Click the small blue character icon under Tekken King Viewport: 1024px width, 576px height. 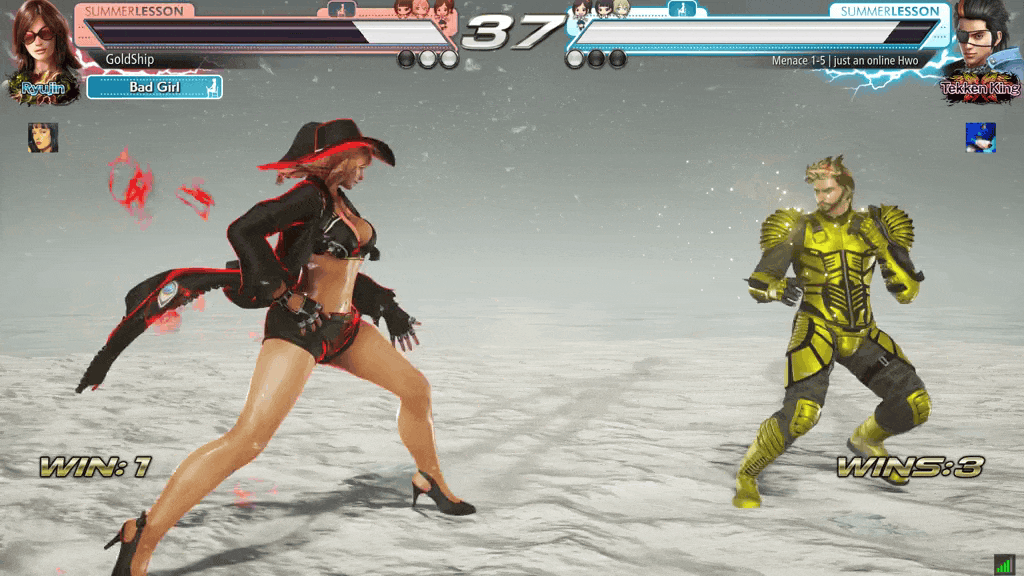pos(980,138)
